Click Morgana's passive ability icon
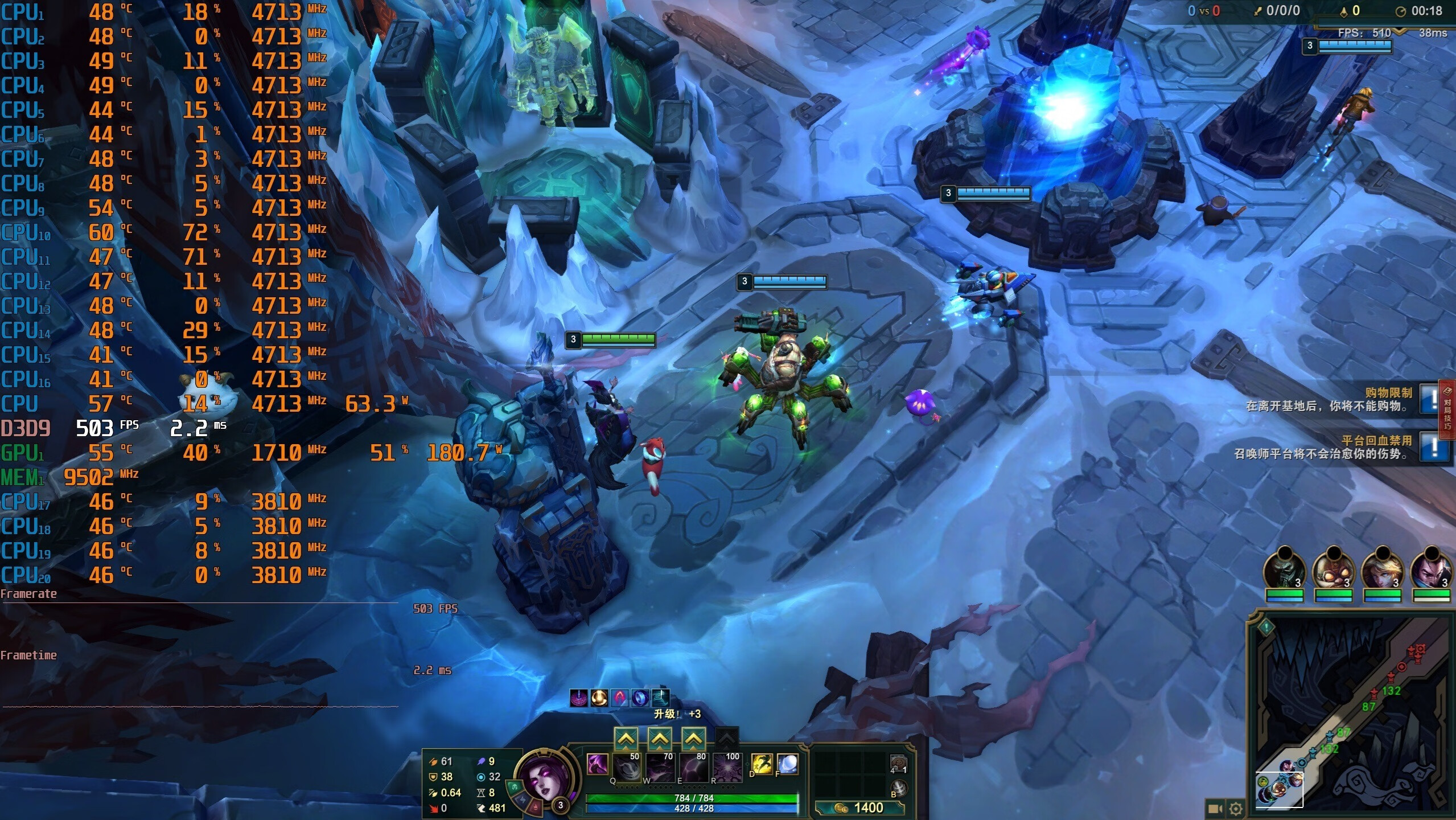The height and width of the screenshot is (820, 1456). (x=597, y=764)
